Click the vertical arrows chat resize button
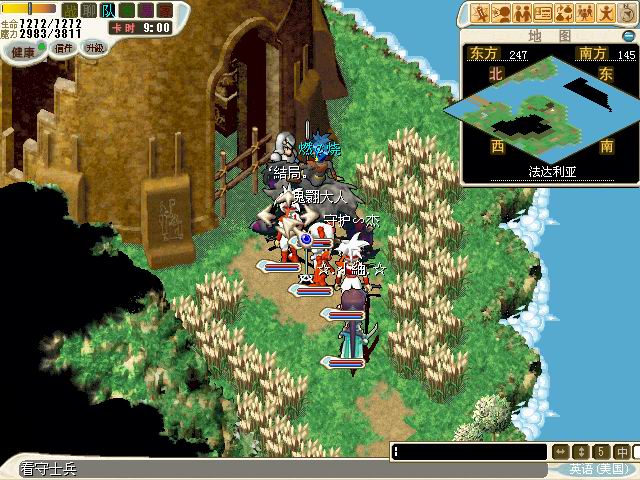 click(581, 452)
